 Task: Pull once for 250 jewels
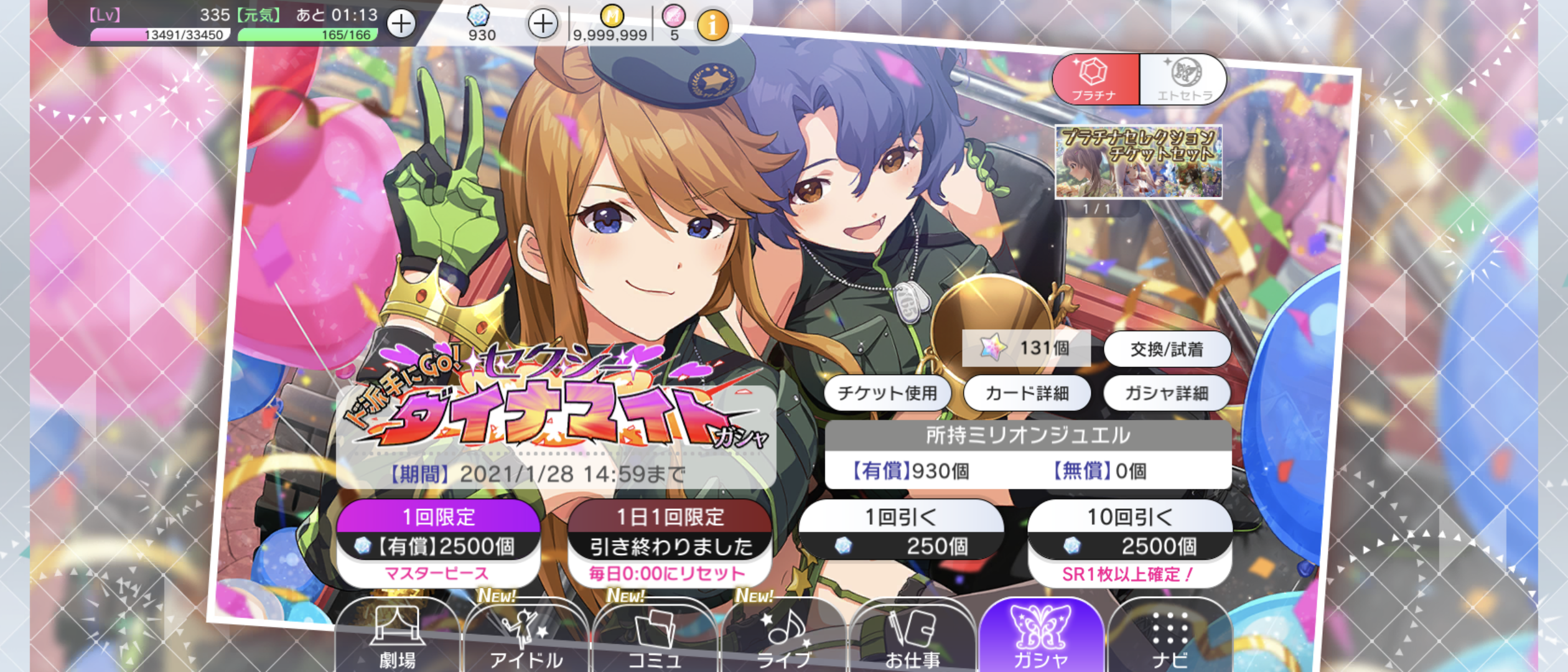pyautogui.click(x=901, y=532)
